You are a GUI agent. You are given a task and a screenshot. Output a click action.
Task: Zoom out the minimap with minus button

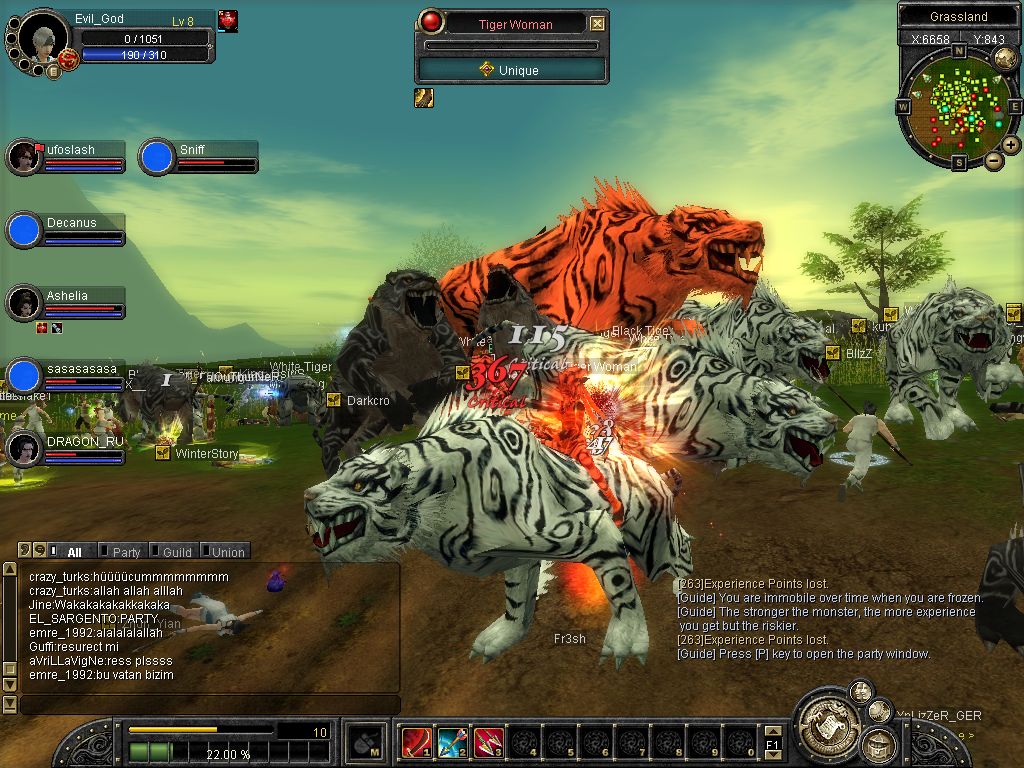pyautogui.click(x=993, y=160)
